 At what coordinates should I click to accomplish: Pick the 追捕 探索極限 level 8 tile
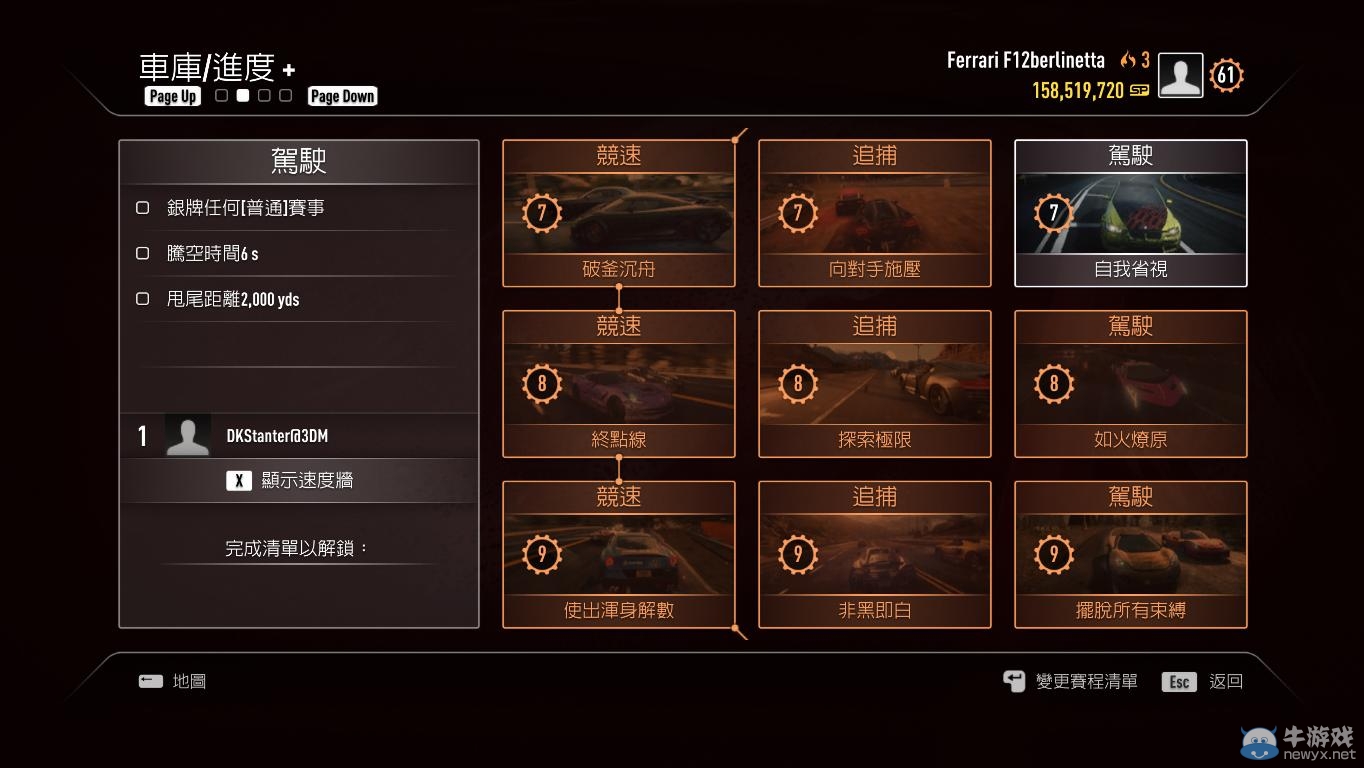tap(874, 383)
